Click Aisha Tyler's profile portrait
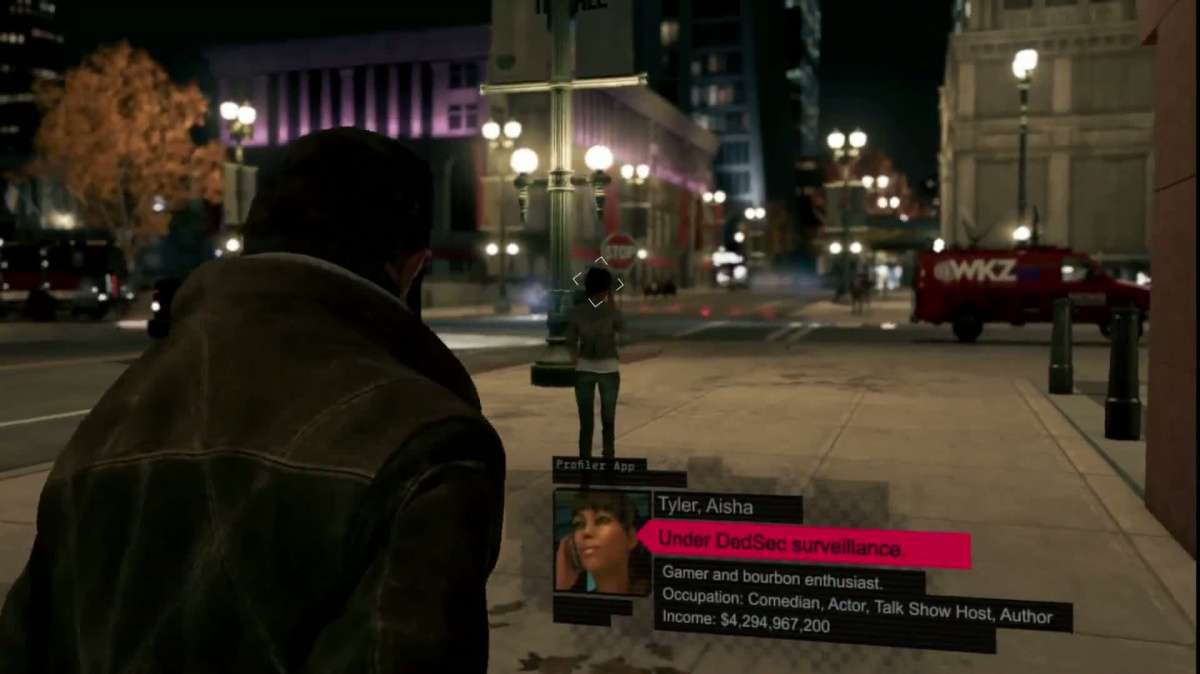The image size is (1200, 674). coord(602,542)
